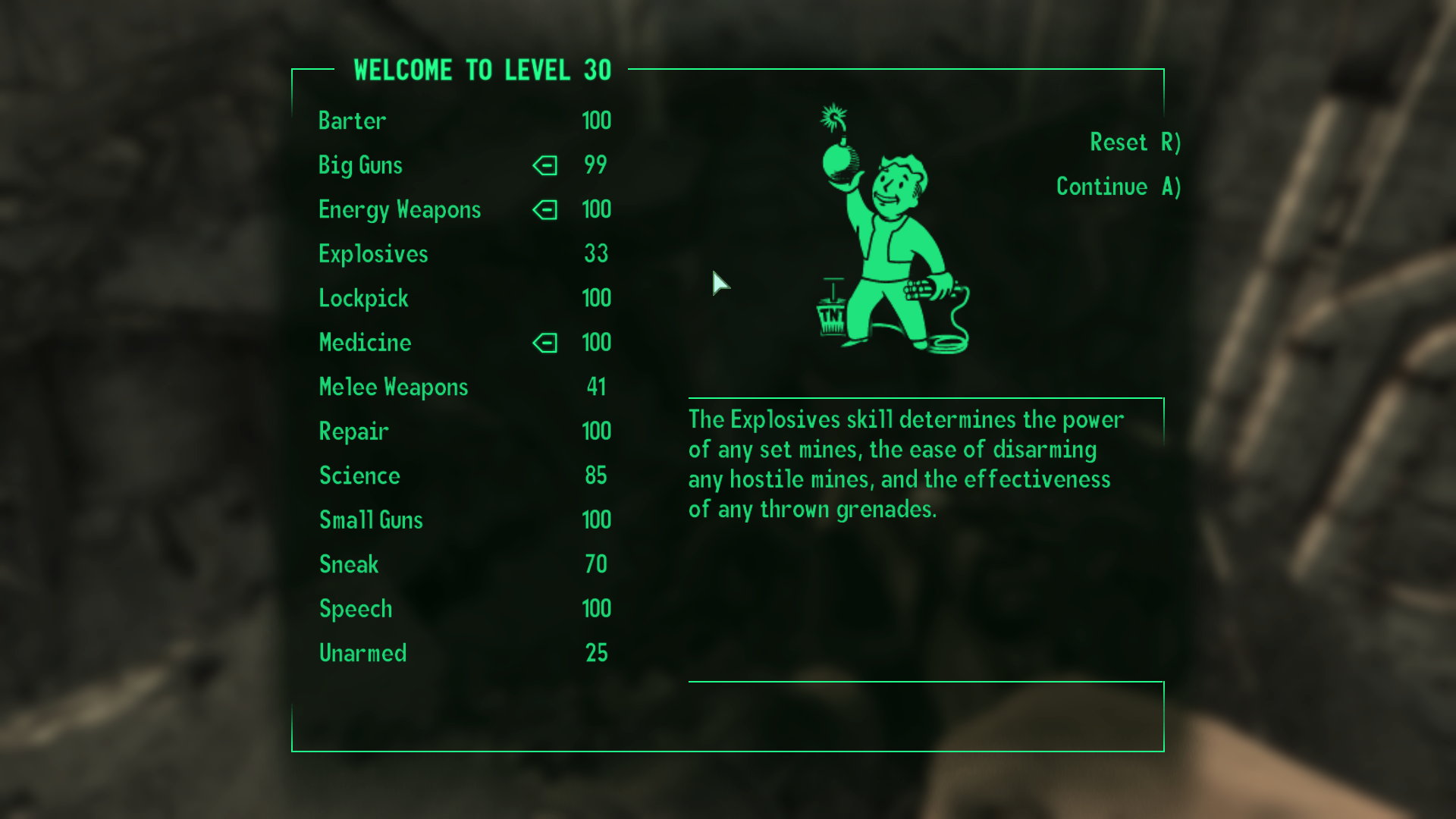Pick the Repair skill row

pyautogui.click(x=353, y=431)
